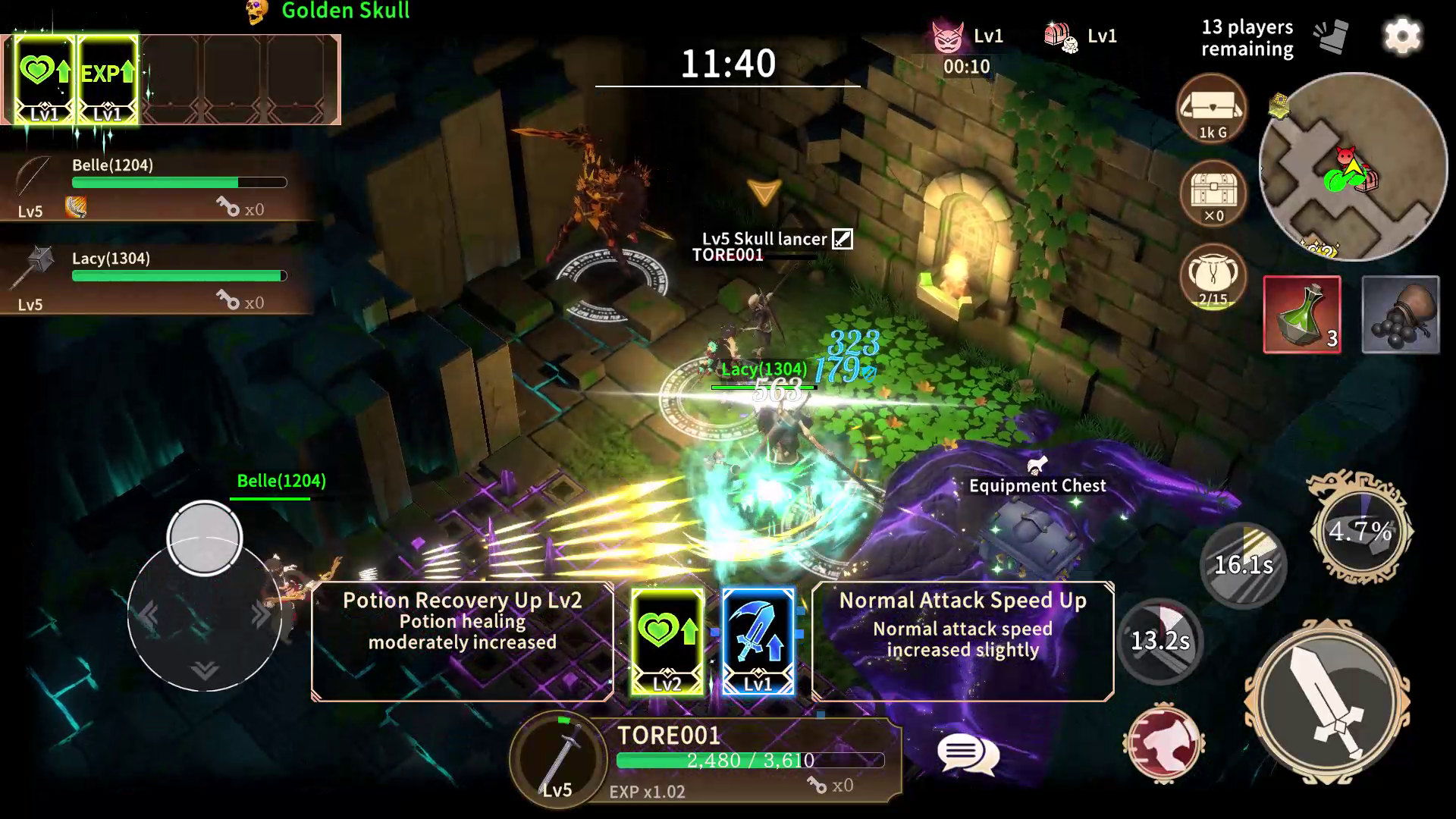Open the settings gear
Viewport: 1456px width, 819px height.
pyautogui.click(x=1403, y=36)
